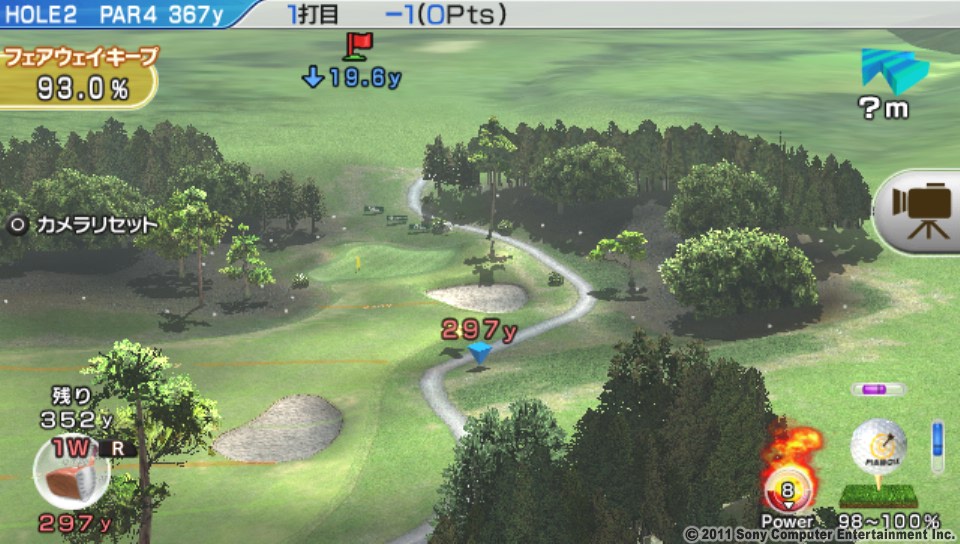Tap the purple spin capsule indicator
This screenshot has width=960, height=544.
pyautogui.click(x=878, y=390)
